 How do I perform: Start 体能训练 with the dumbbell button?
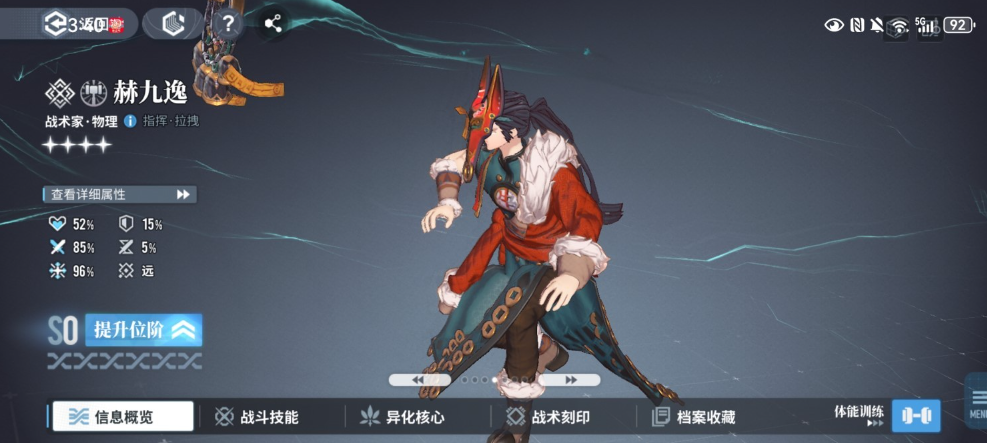pyautogui.click(x=915, y=415)
